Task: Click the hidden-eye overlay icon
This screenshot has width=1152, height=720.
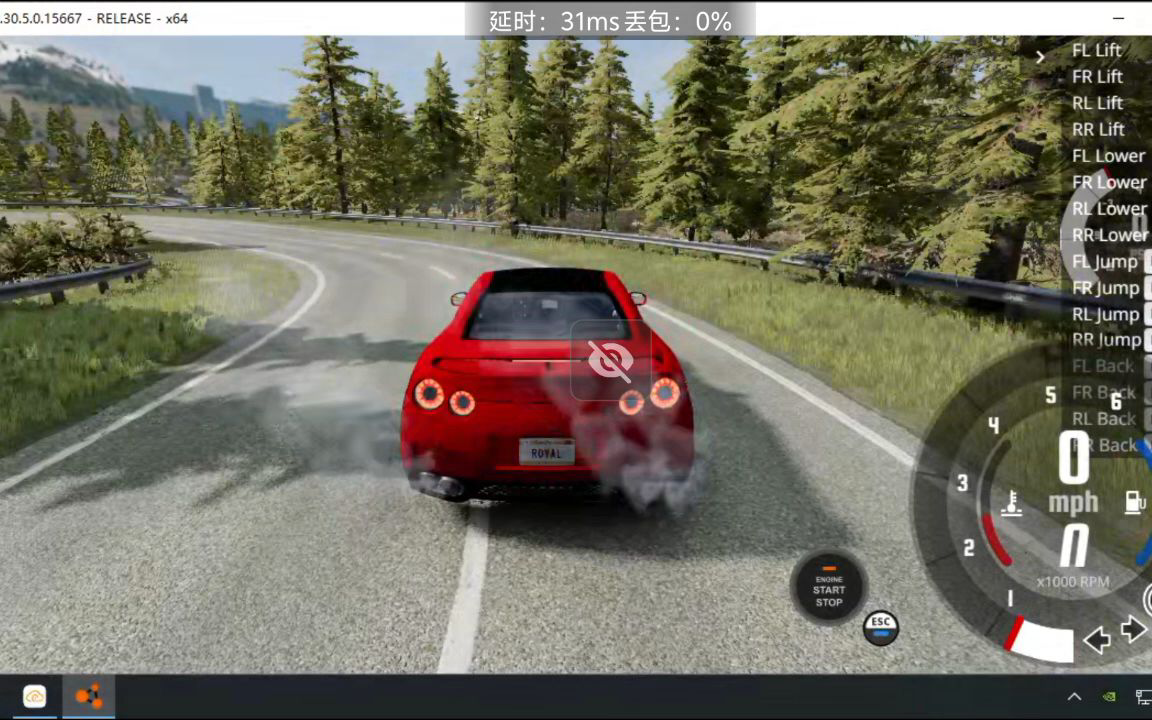Action: (x=610, y=360)
